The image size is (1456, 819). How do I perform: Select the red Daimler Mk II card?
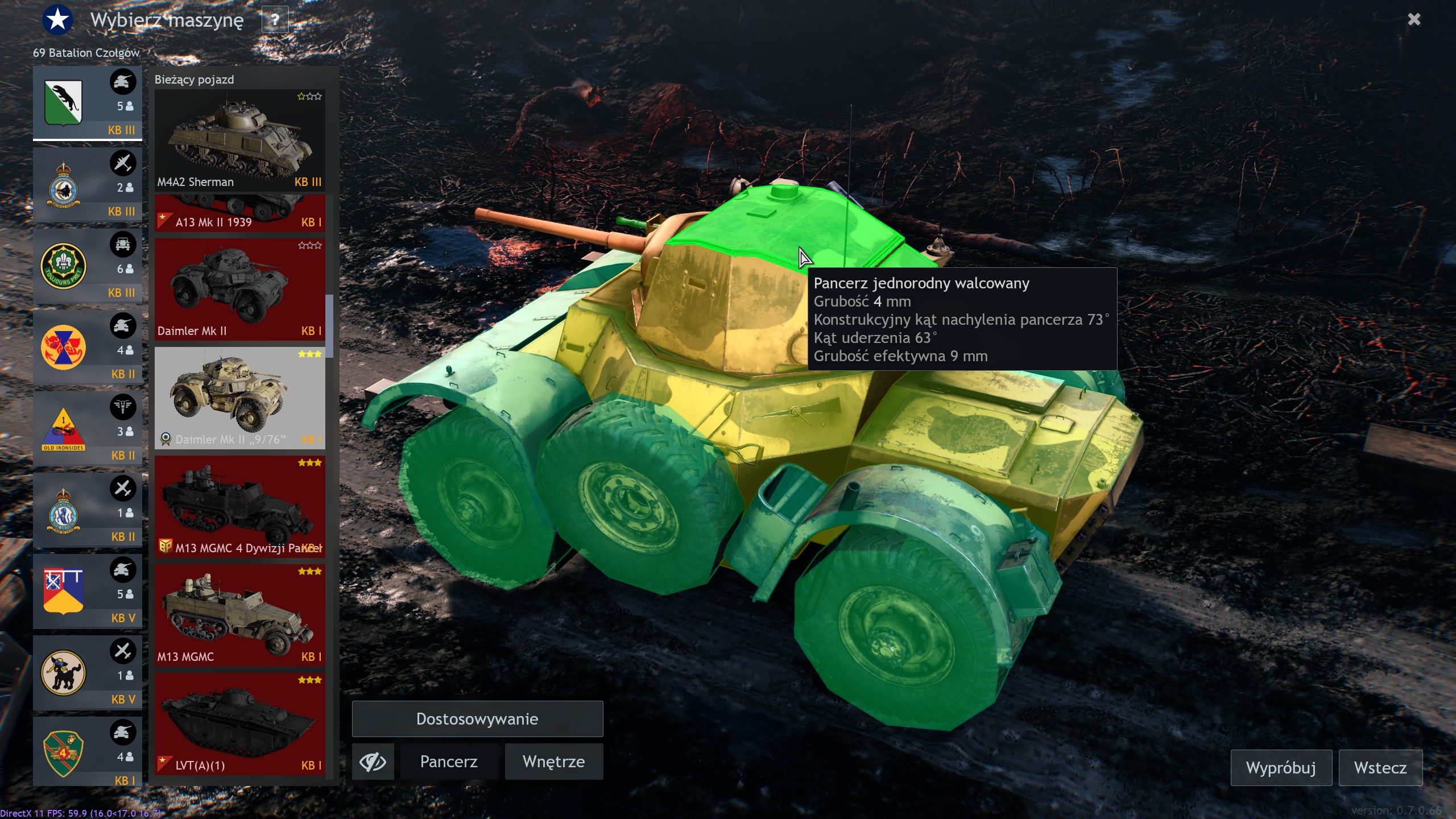click(x=239, y=289)
